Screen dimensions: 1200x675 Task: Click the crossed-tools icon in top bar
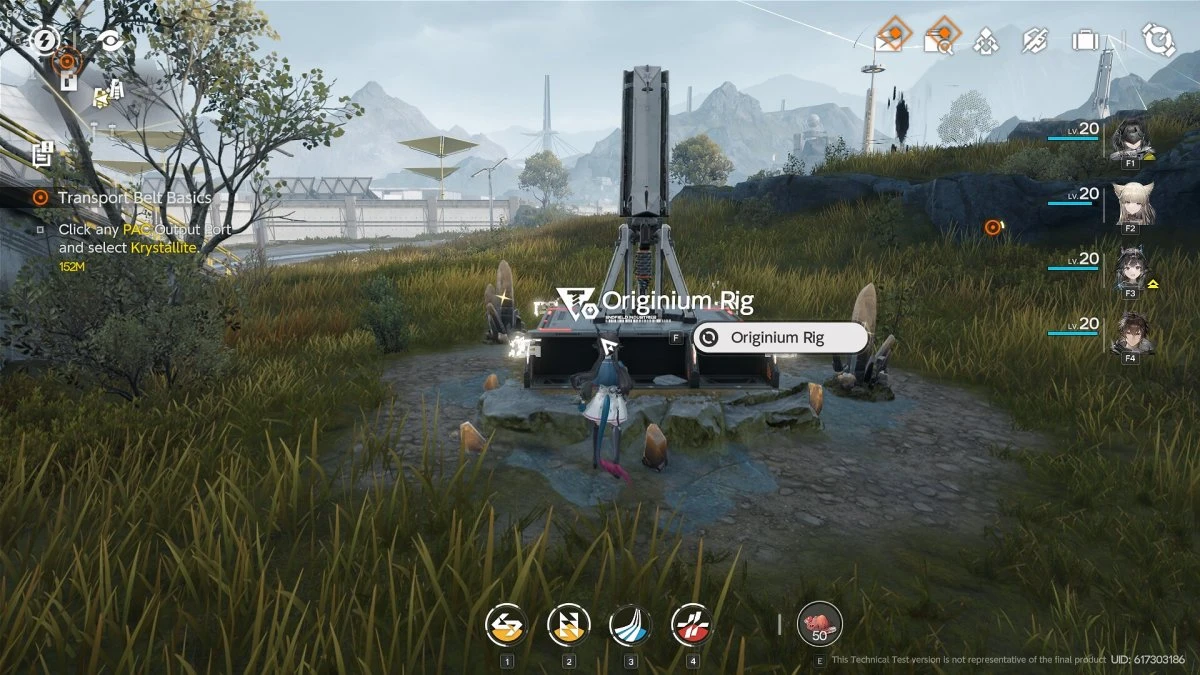1035,41
